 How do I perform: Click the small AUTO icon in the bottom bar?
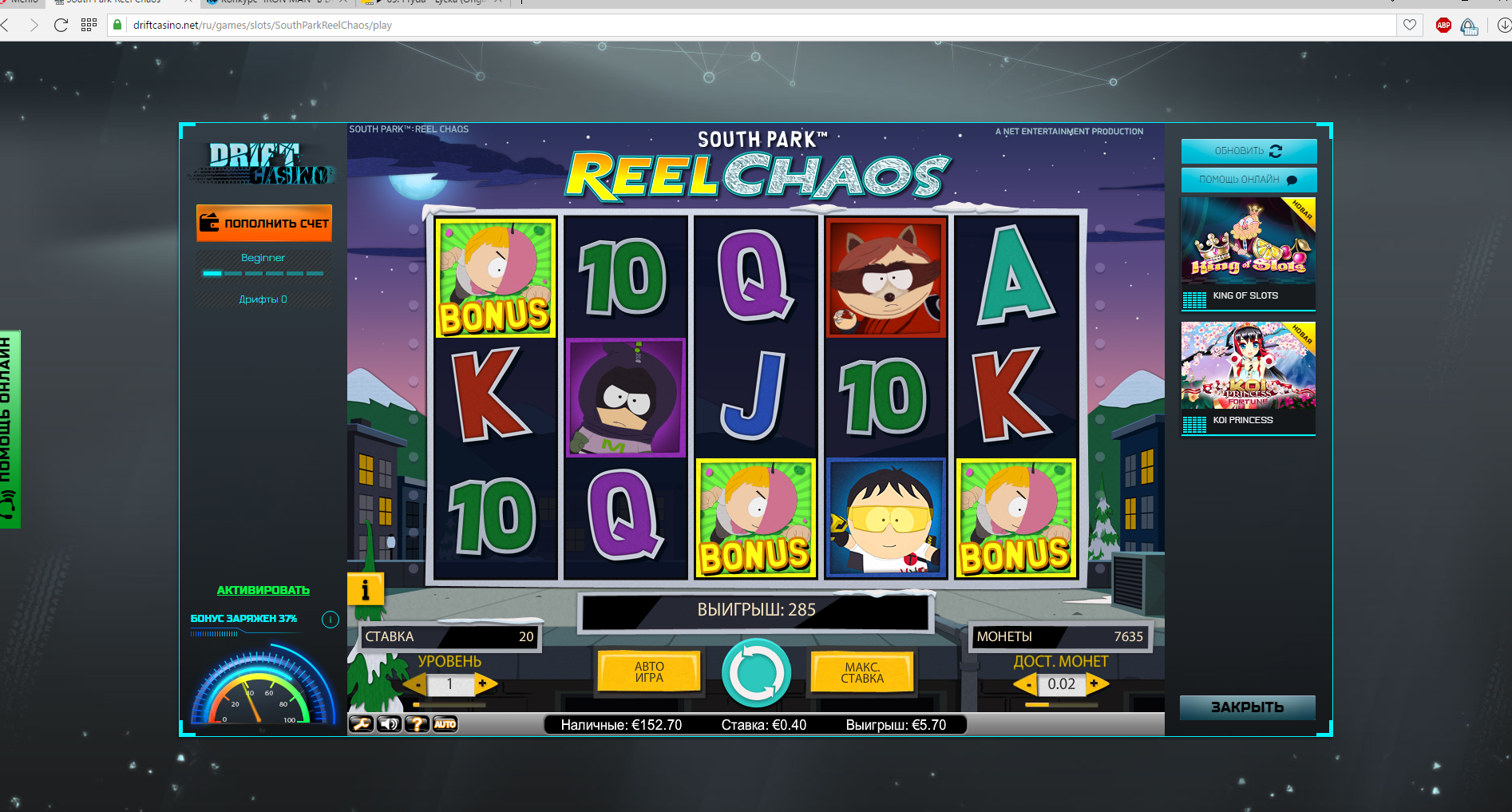pyautogui.click(x=445, y=724)
